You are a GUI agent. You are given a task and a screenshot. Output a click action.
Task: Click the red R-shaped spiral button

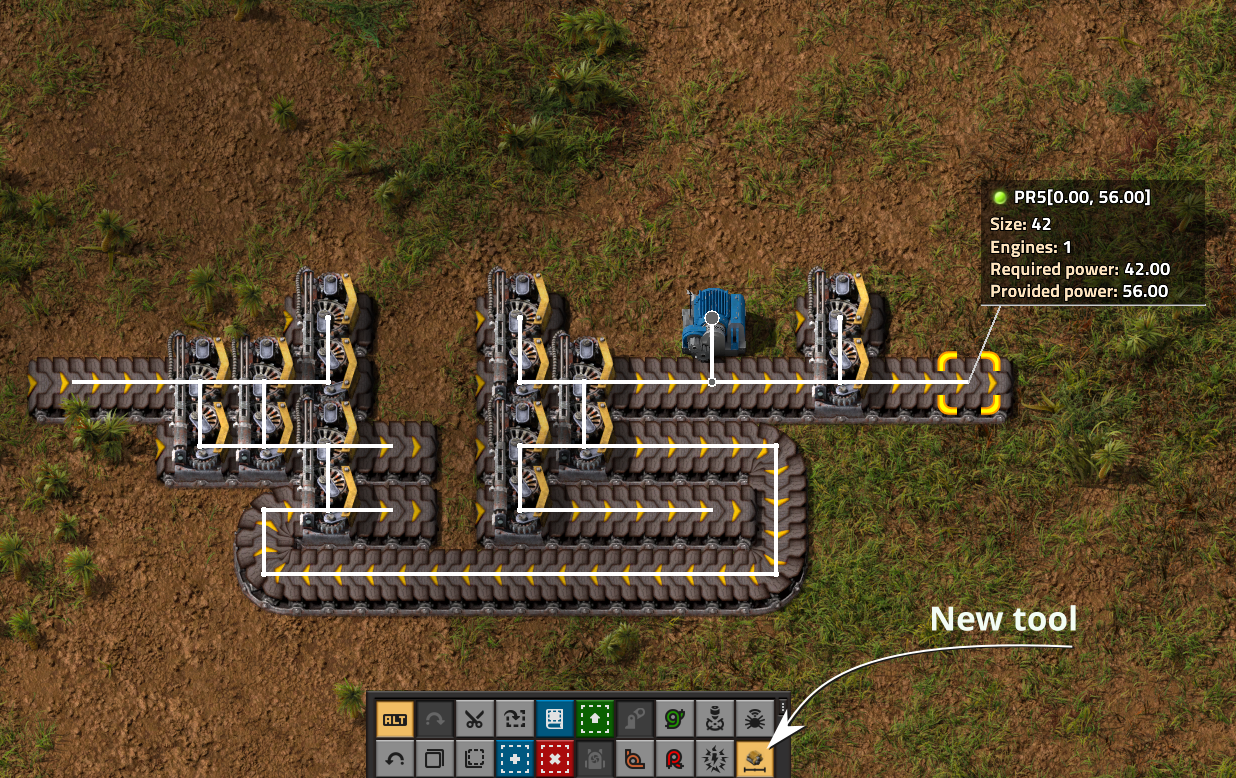(674, 759)
